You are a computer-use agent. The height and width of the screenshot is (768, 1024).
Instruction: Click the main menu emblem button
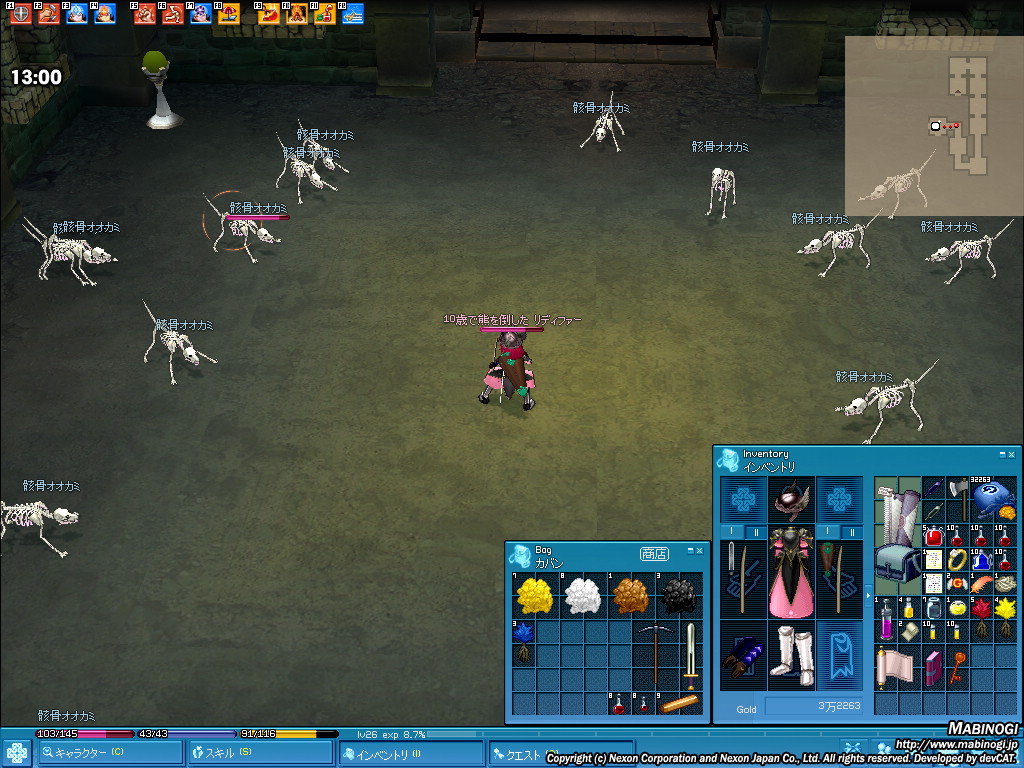coord(17,753)
